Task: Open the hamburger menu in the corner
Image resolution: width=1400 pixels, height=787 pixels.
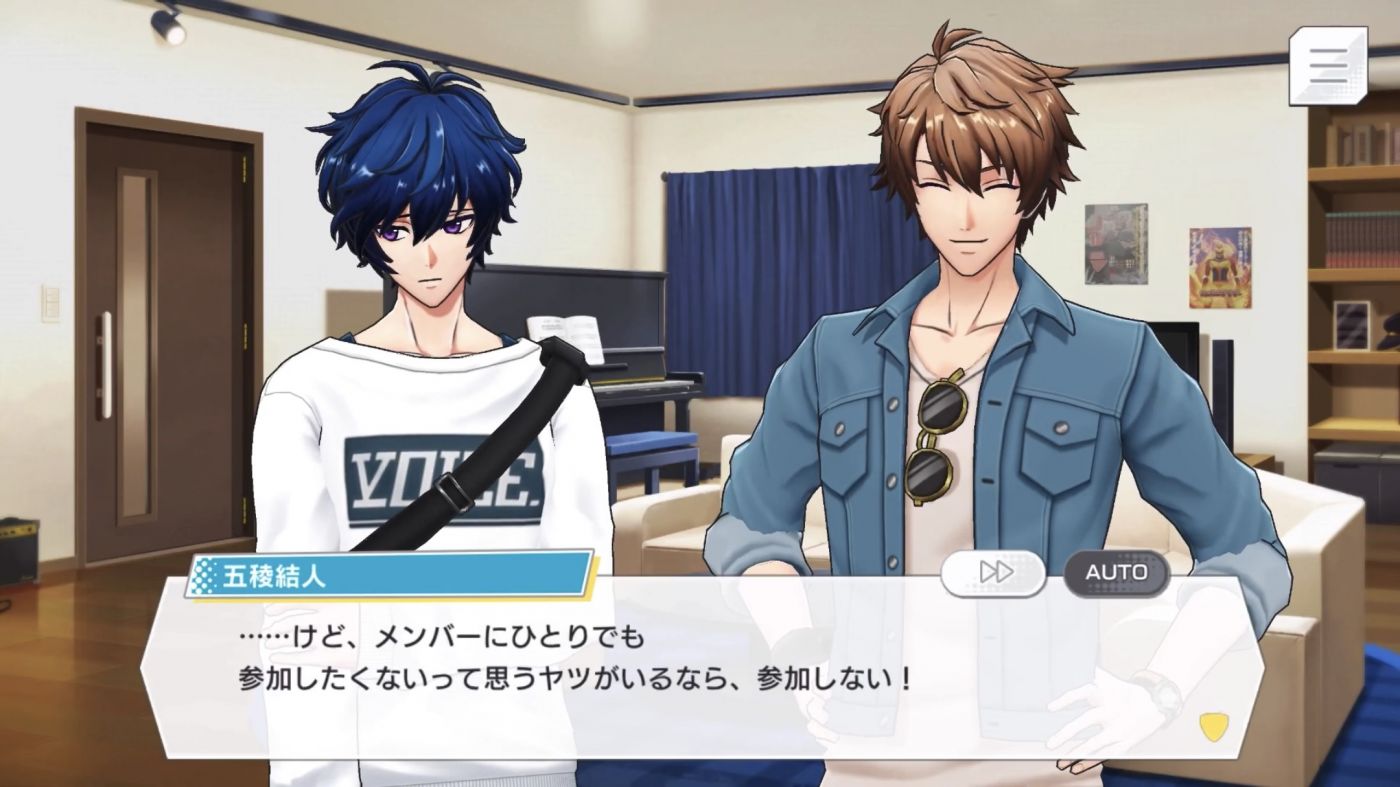Action: [1327, 65]
